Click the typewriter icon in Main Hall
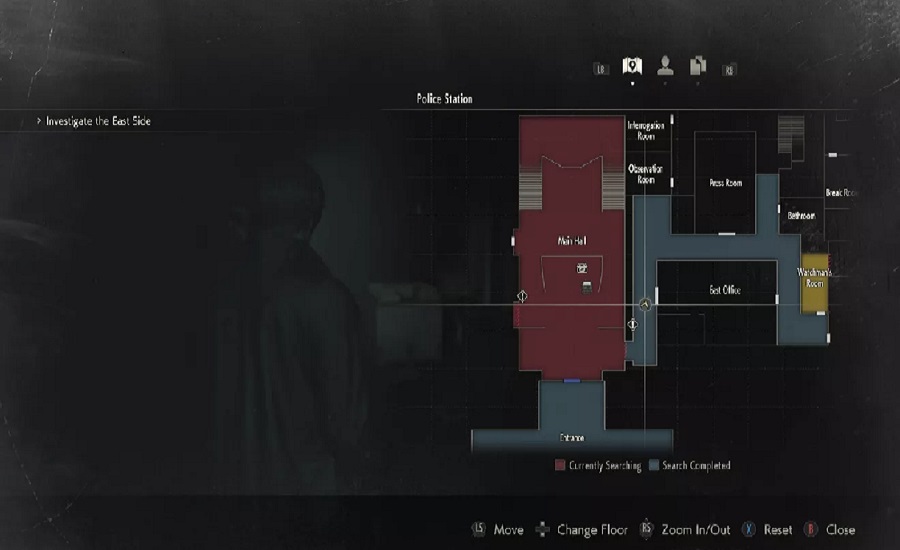The image size is (900, 550). (x=581, y=268)
